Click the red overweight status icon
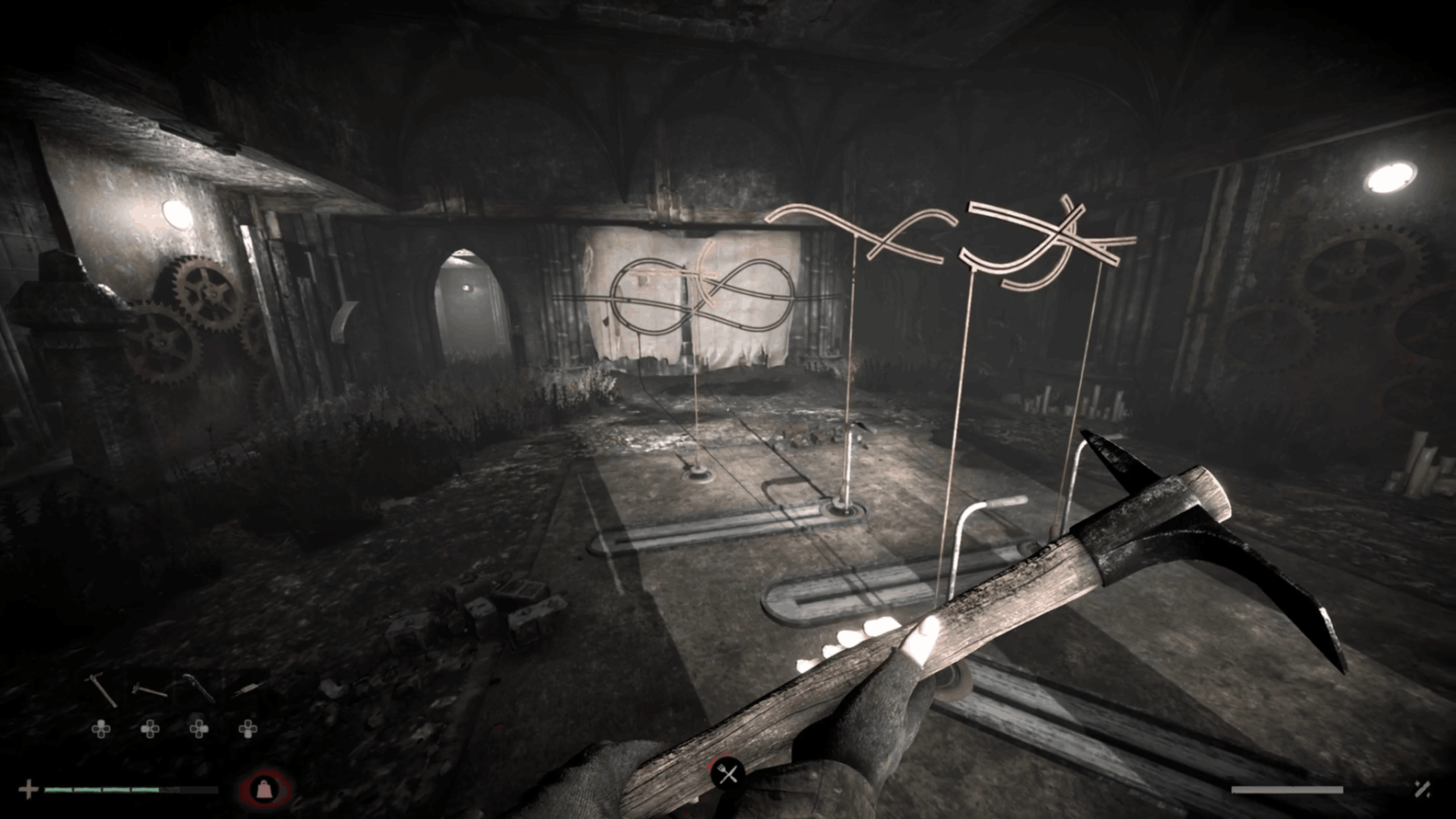The image size is (1456, 819). coord(264,789)
